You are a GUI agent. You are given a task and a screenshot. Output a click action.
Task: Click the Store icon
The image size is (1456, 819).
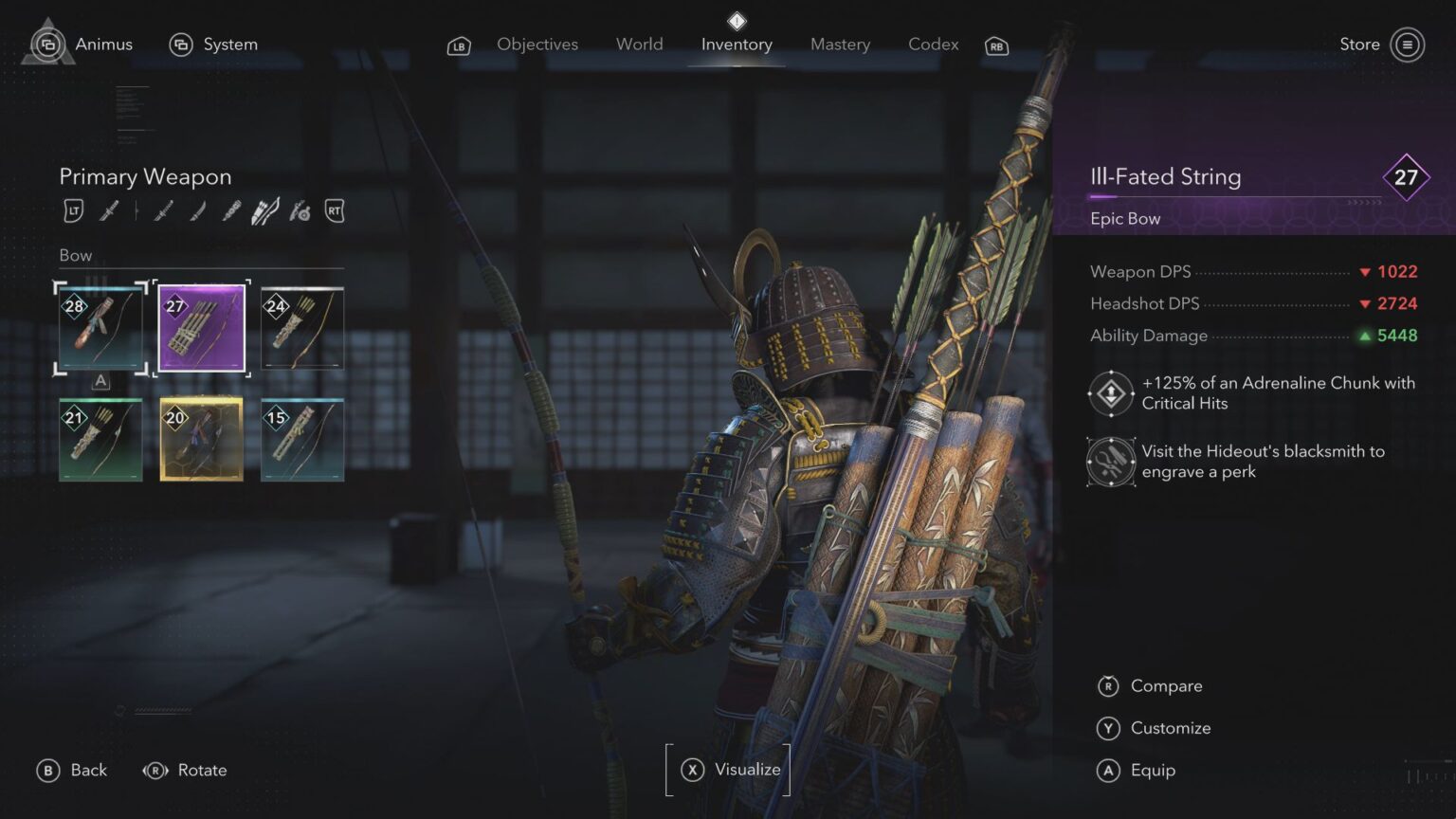(1407, 45)
